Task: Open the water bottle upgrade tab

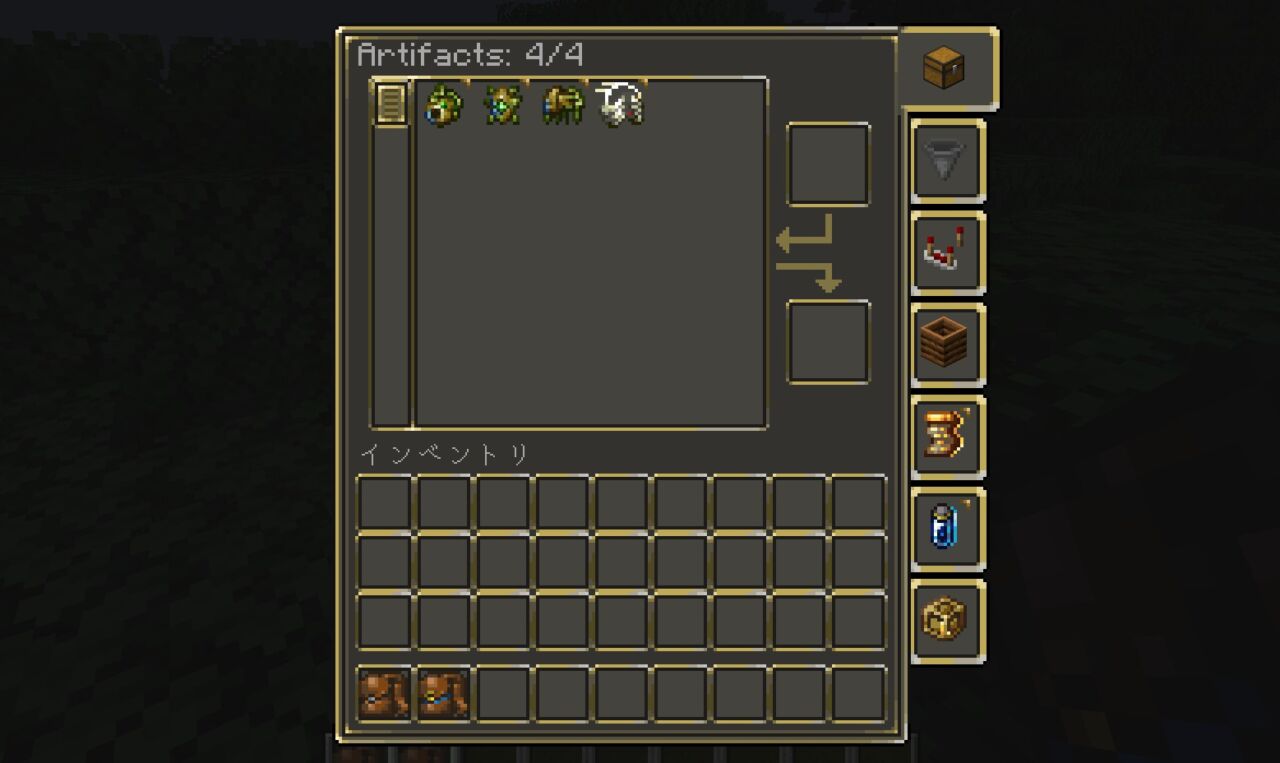Action: [947, 530]
